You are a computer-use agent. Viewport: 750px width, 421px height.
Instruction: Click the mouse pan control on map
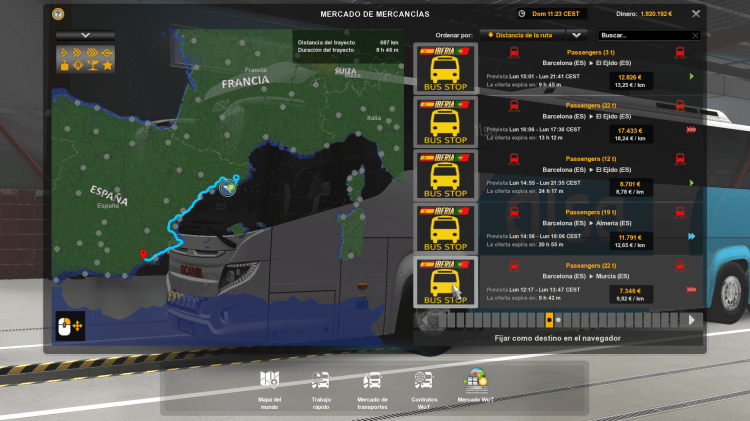coord(70,325)
